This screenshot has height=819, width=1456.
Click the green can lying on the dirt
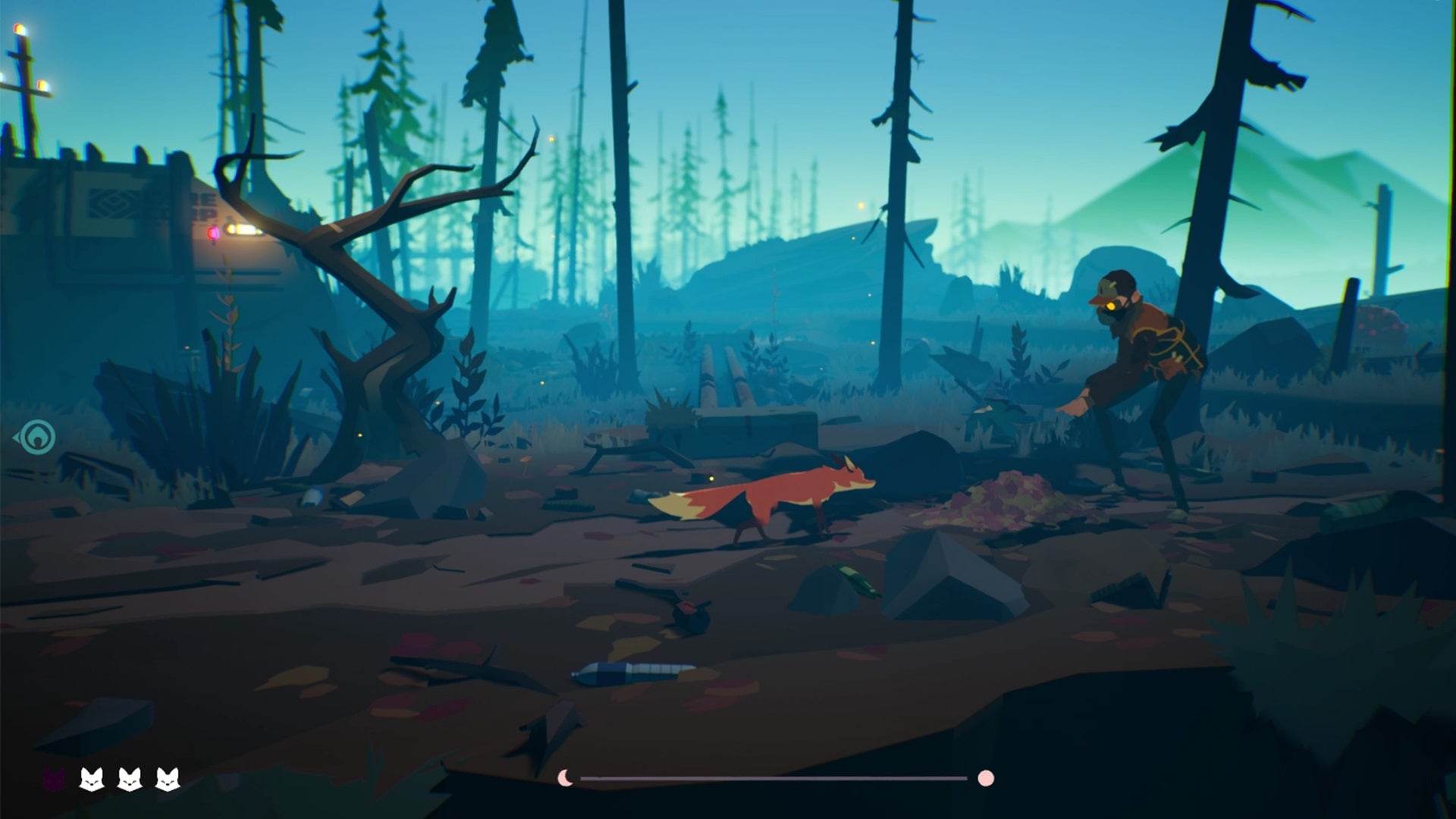pos(857,576)
